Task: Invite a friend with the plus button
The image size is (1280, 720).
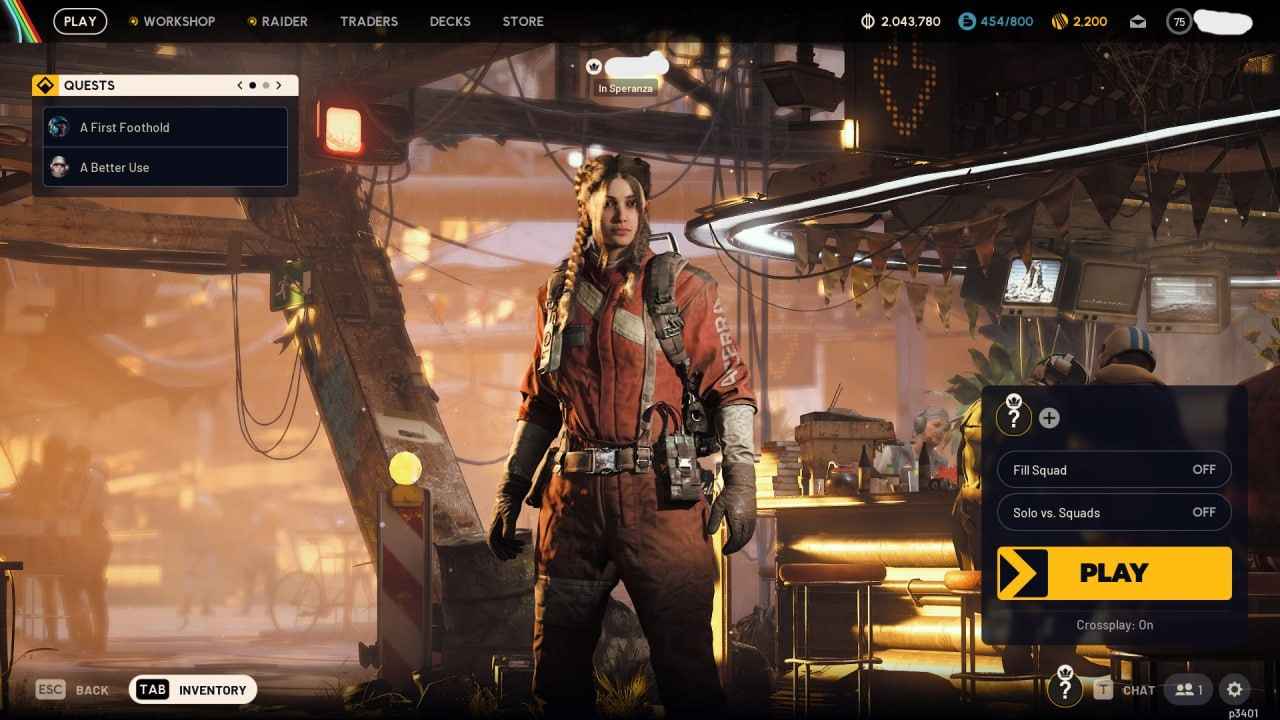Action: pos(1049,417)
